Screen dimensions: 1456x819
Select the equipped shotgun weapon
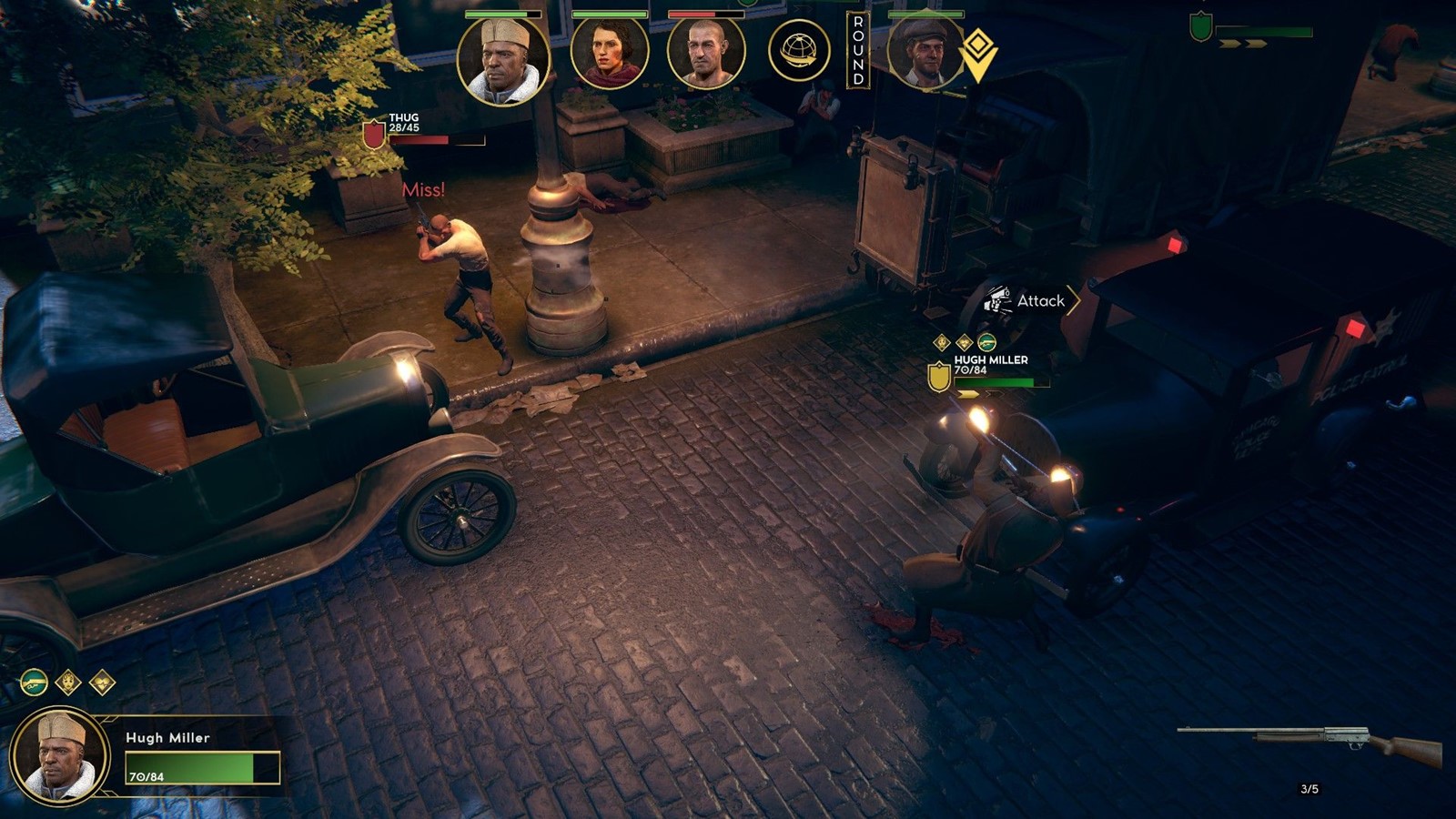coord(1310,743)
